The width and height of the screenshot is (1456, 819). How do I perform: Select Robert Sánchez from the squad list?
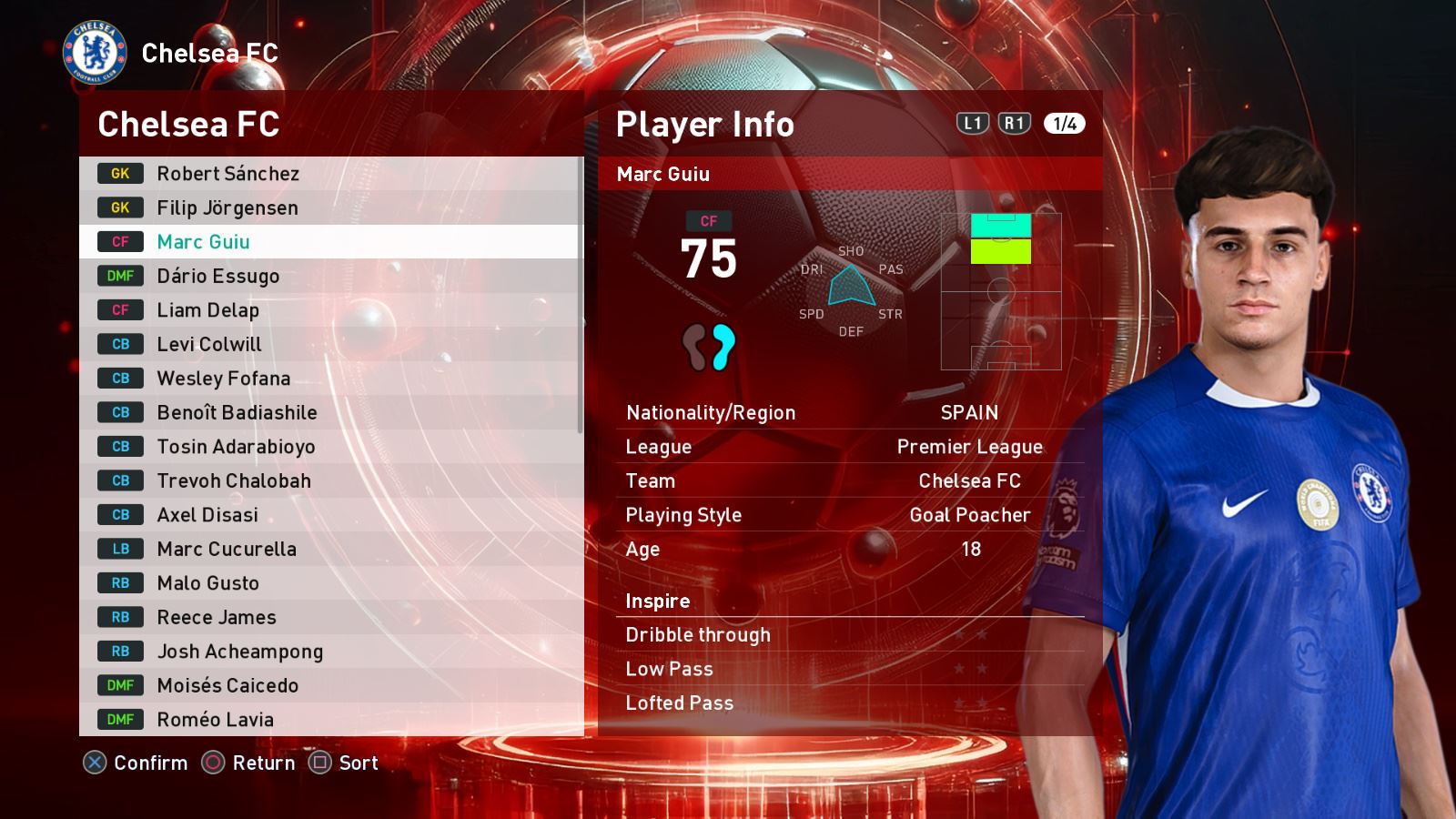[328, 174]
